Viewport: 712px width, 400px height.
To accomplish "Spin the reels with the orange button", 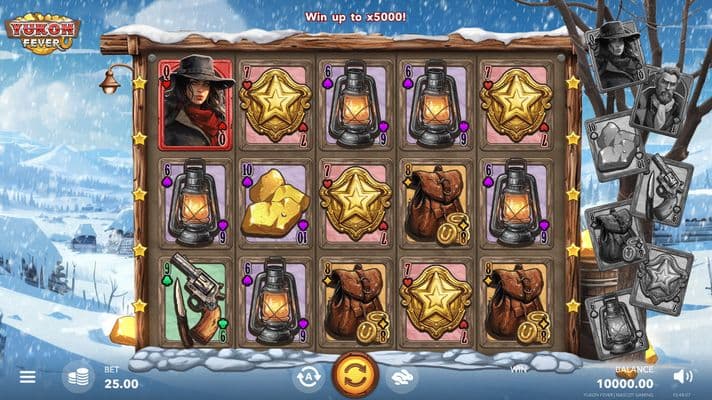I will [355, 376].
